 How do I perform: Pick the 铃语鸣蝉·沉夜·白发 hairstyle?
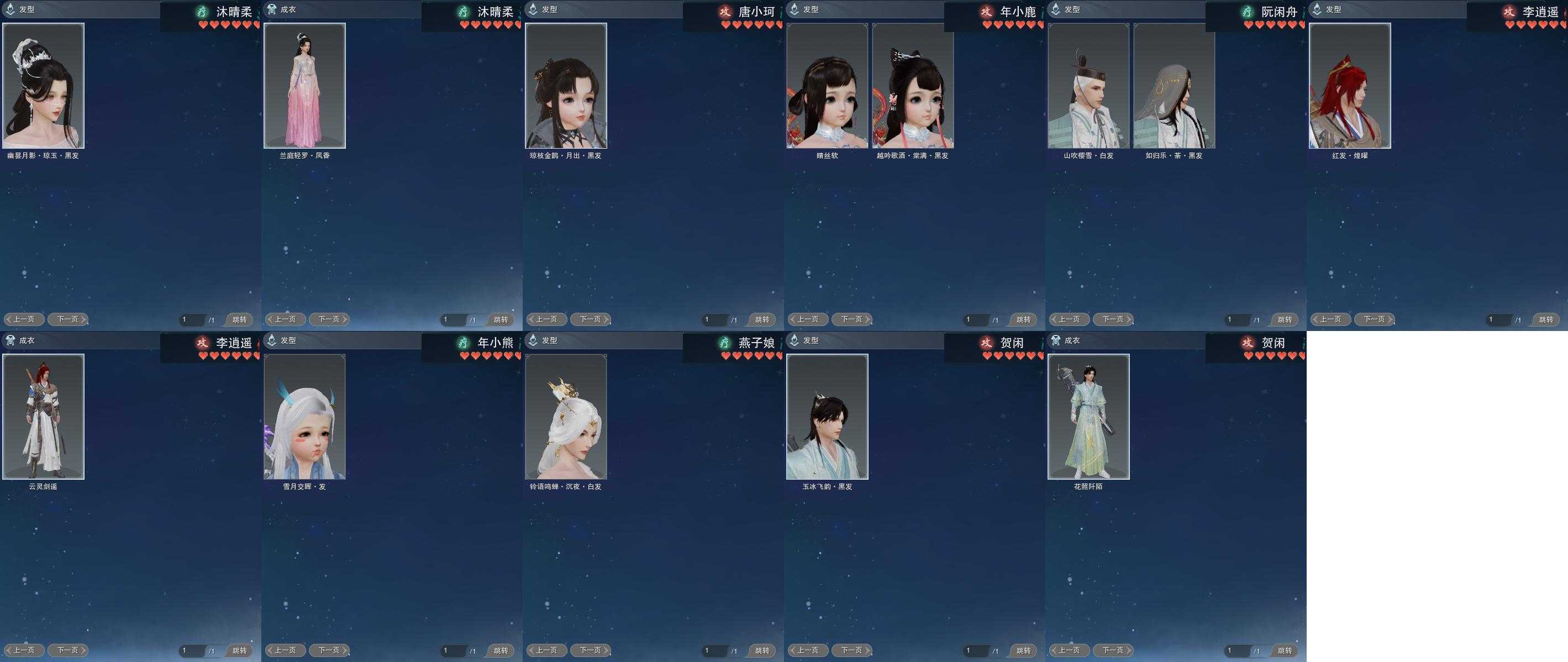tap(565, 417)
